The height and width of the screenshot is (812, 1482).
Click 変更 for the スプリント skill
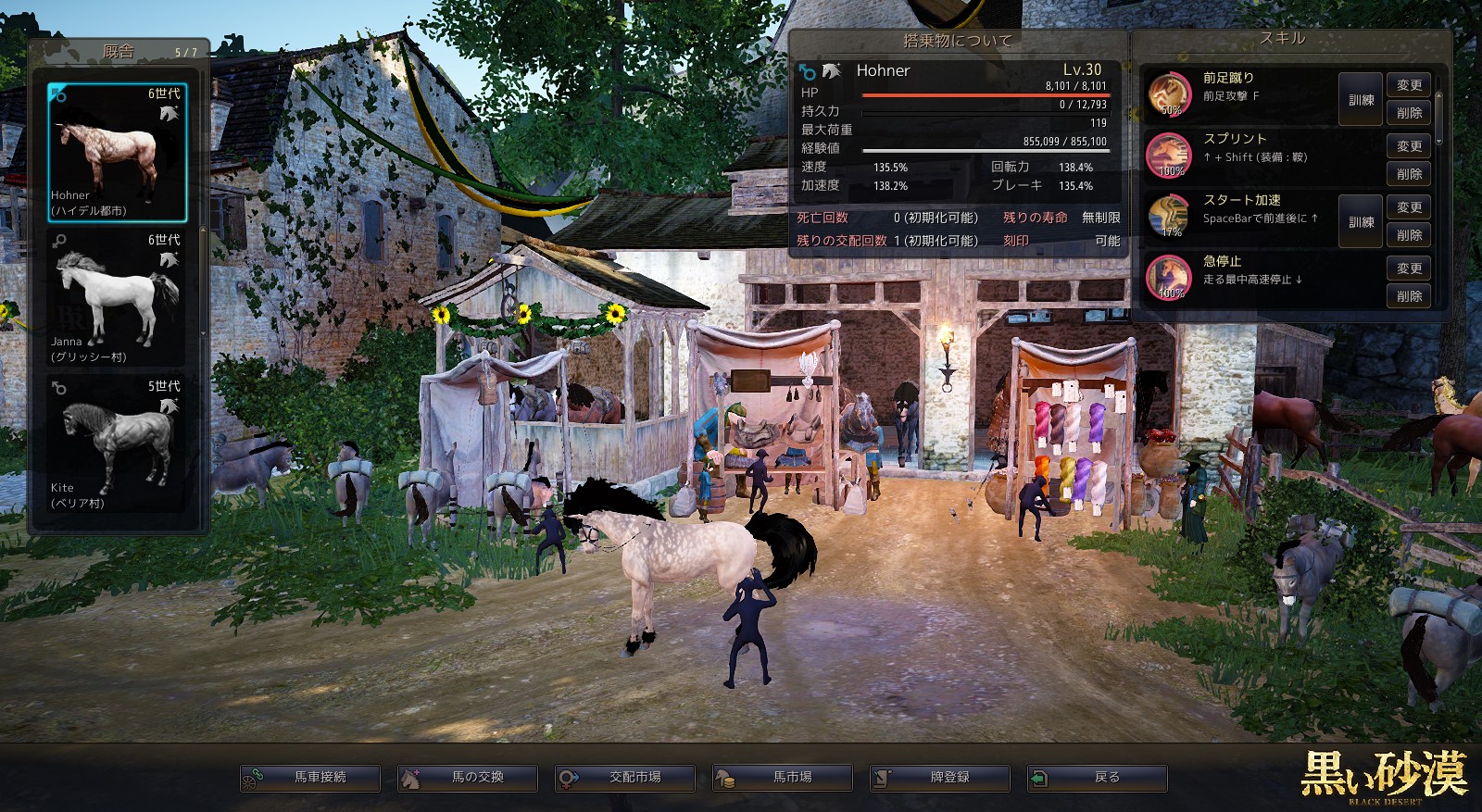tap(1409, 146)
